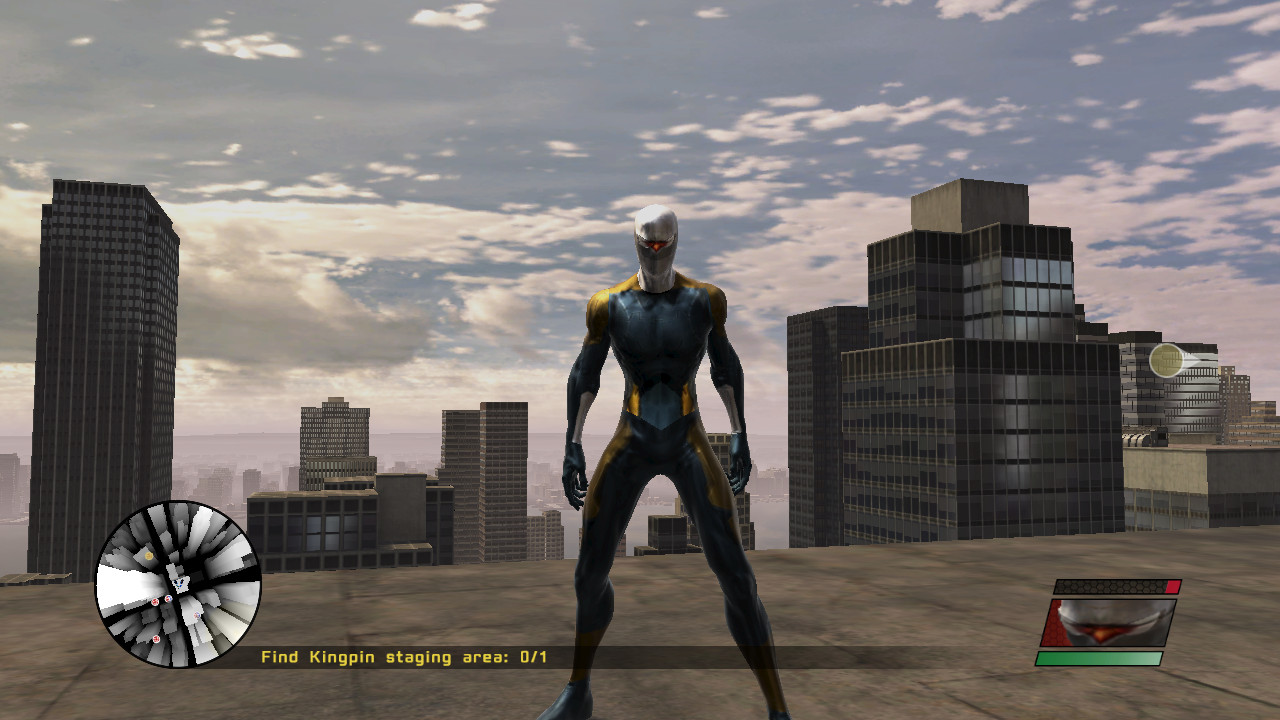The image size is (1280, 720).
Task: Click the white spider player icon on the minimap
Action: 180,583
